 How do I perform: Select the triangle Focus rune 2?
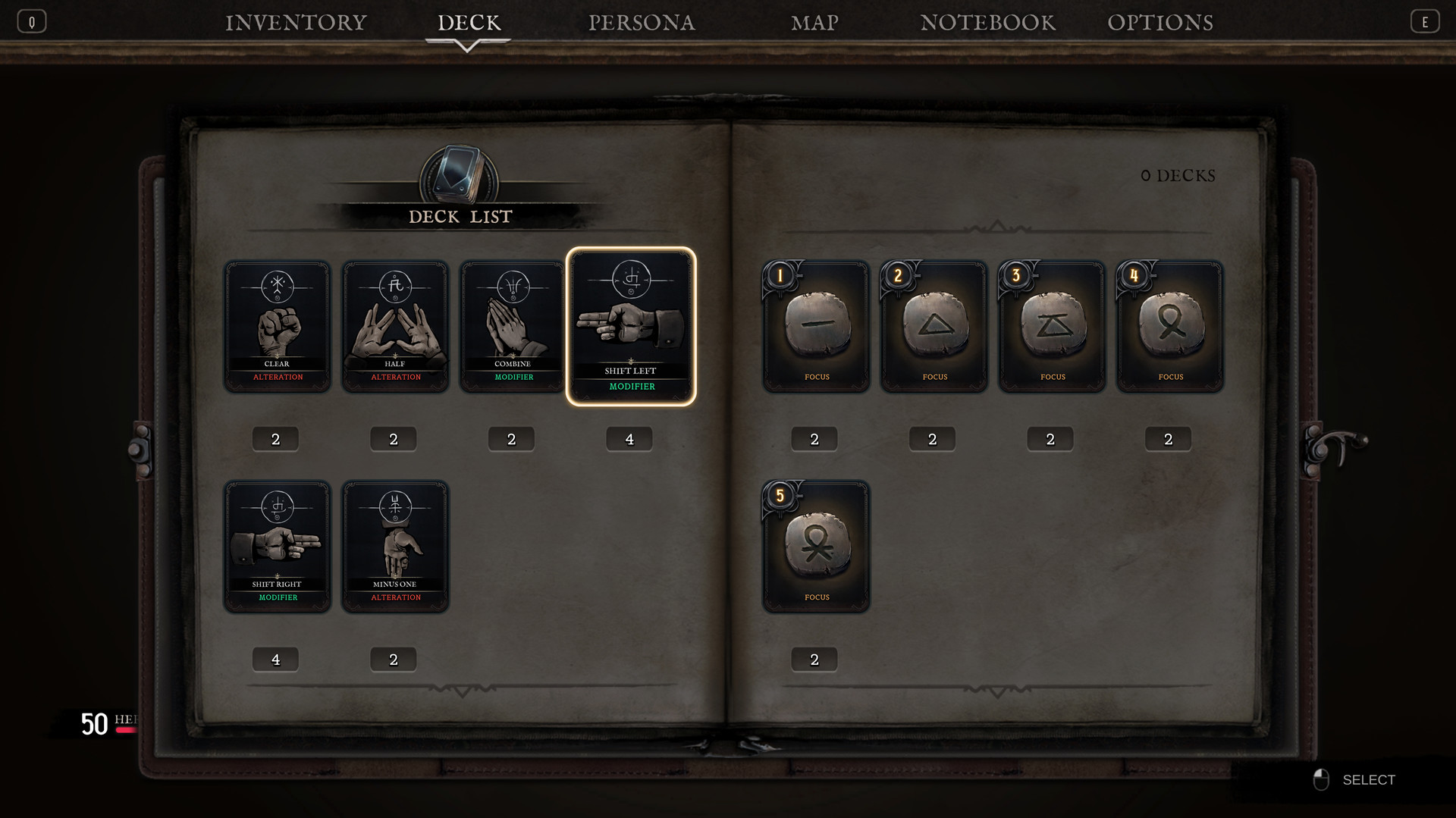[x=934, y=326]
